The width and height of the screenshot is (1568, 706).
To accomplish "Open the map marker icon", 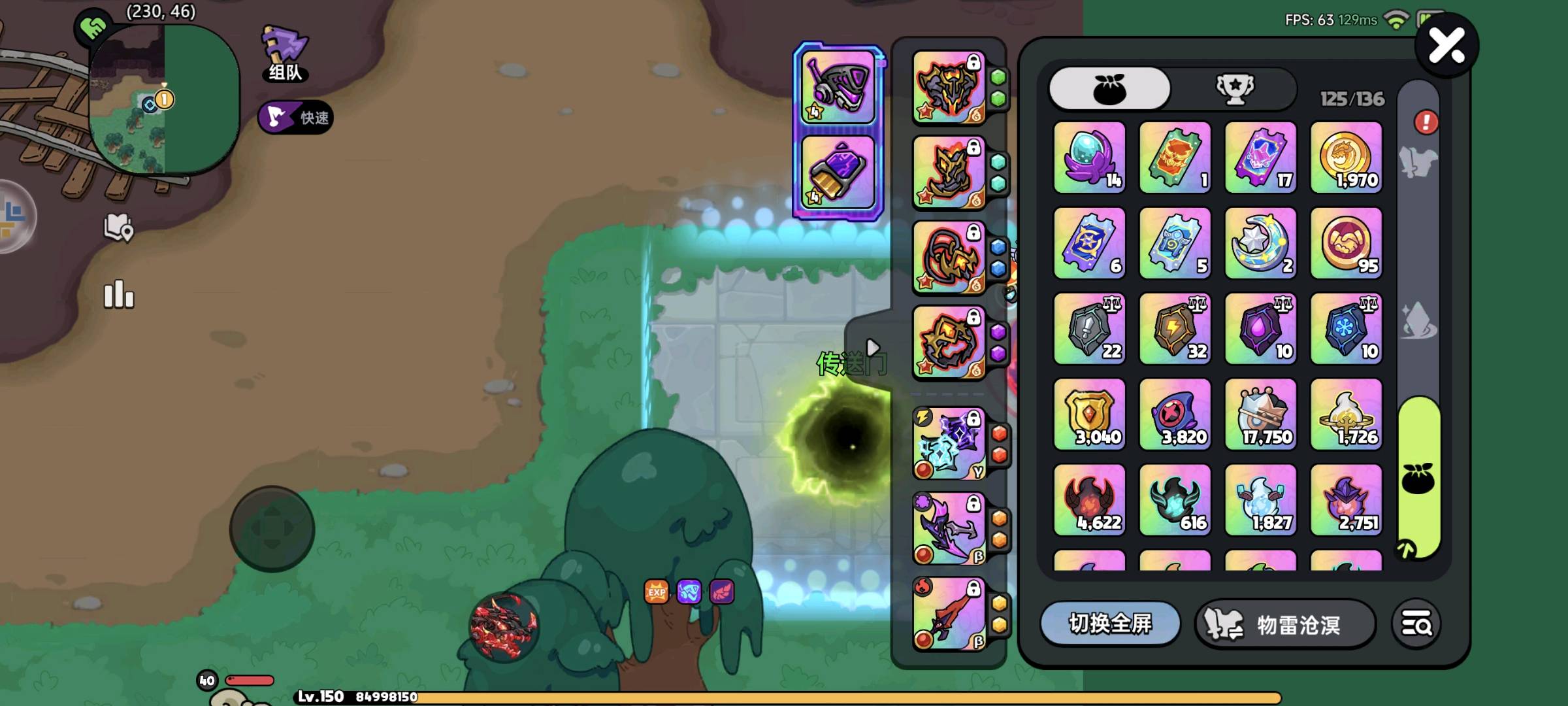I will (118, 227).
